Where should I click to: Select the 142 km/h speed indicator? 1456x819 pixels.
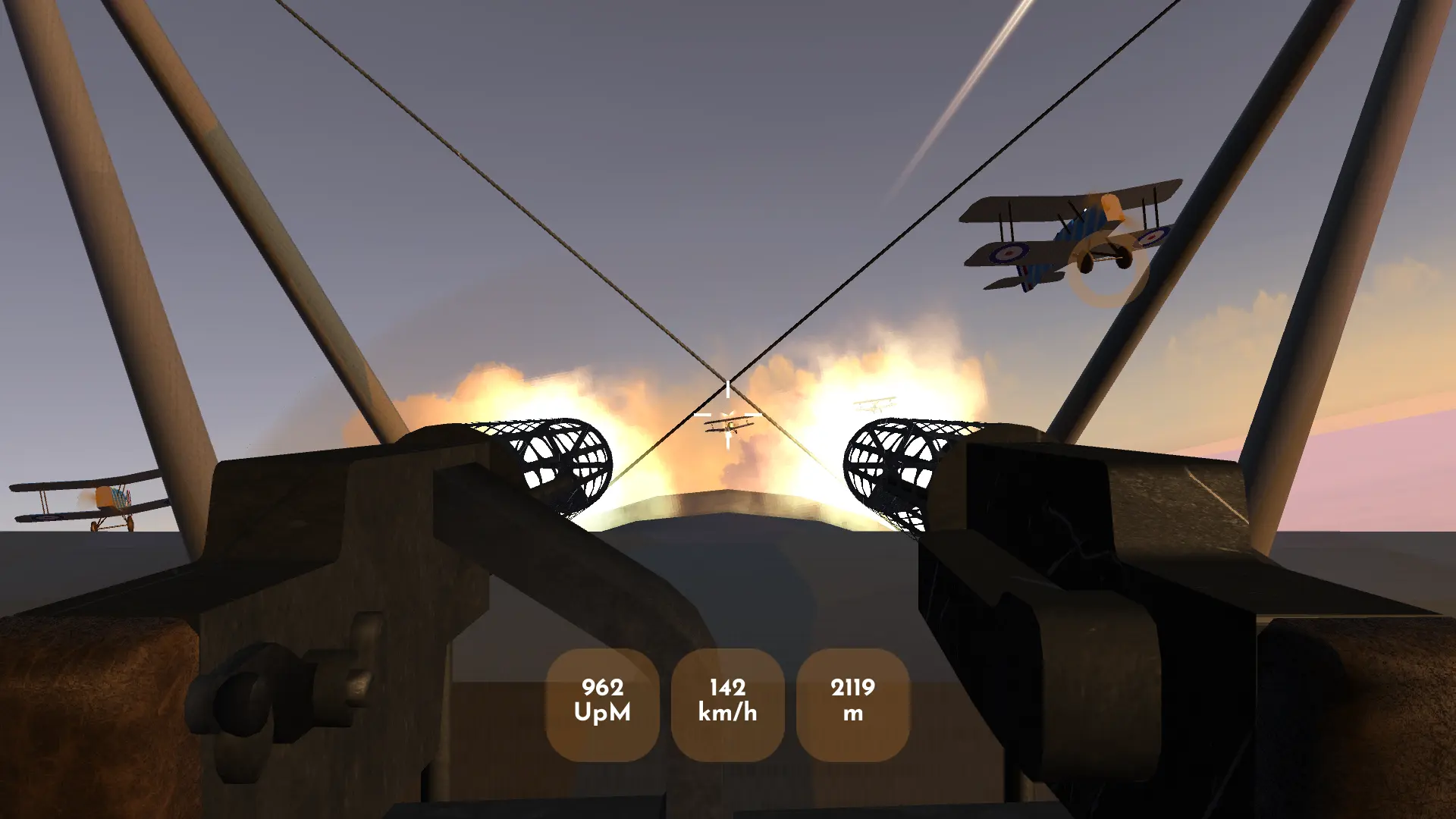pos(729,701)
